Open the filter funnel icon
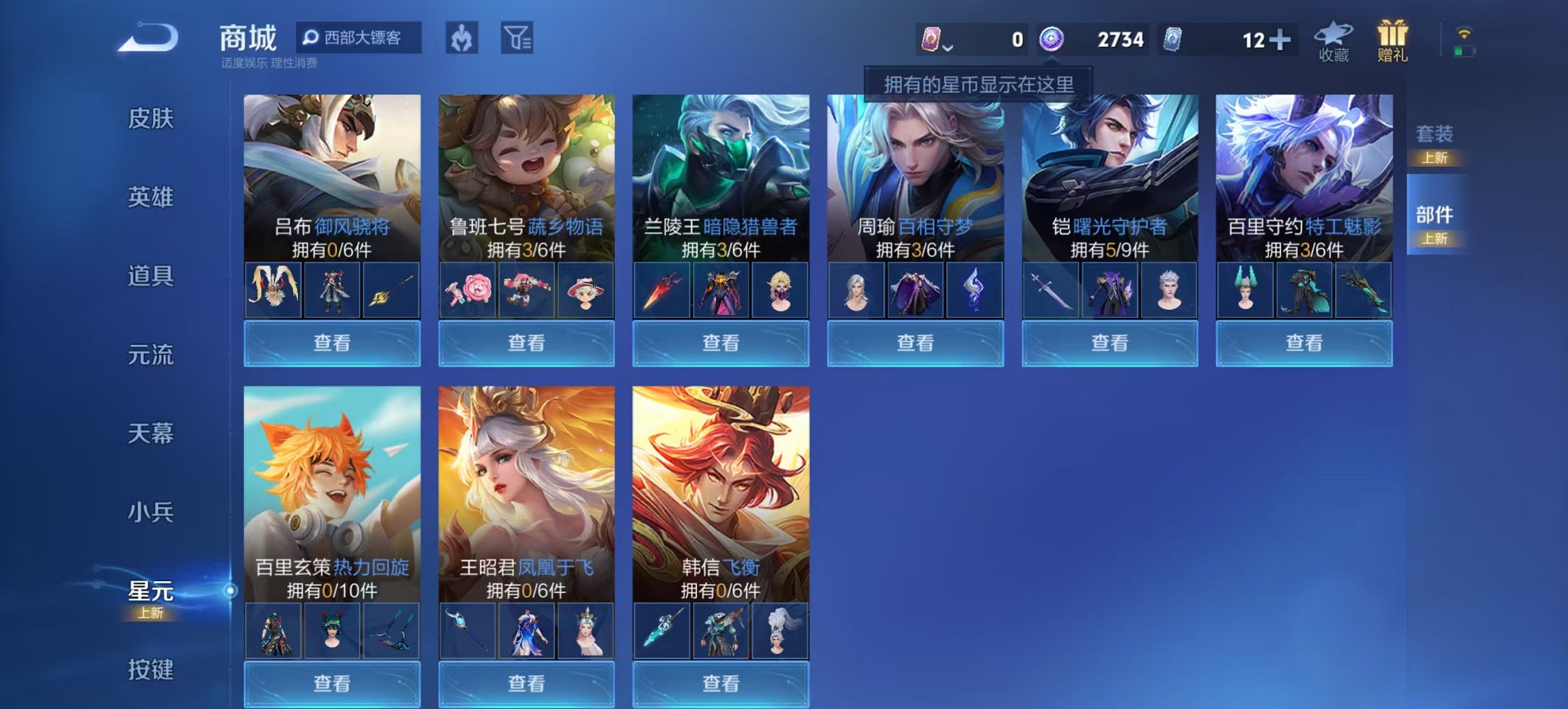The width and height of the screenshot is (1568, 709). pyautogui.click(x=519, y=40)
